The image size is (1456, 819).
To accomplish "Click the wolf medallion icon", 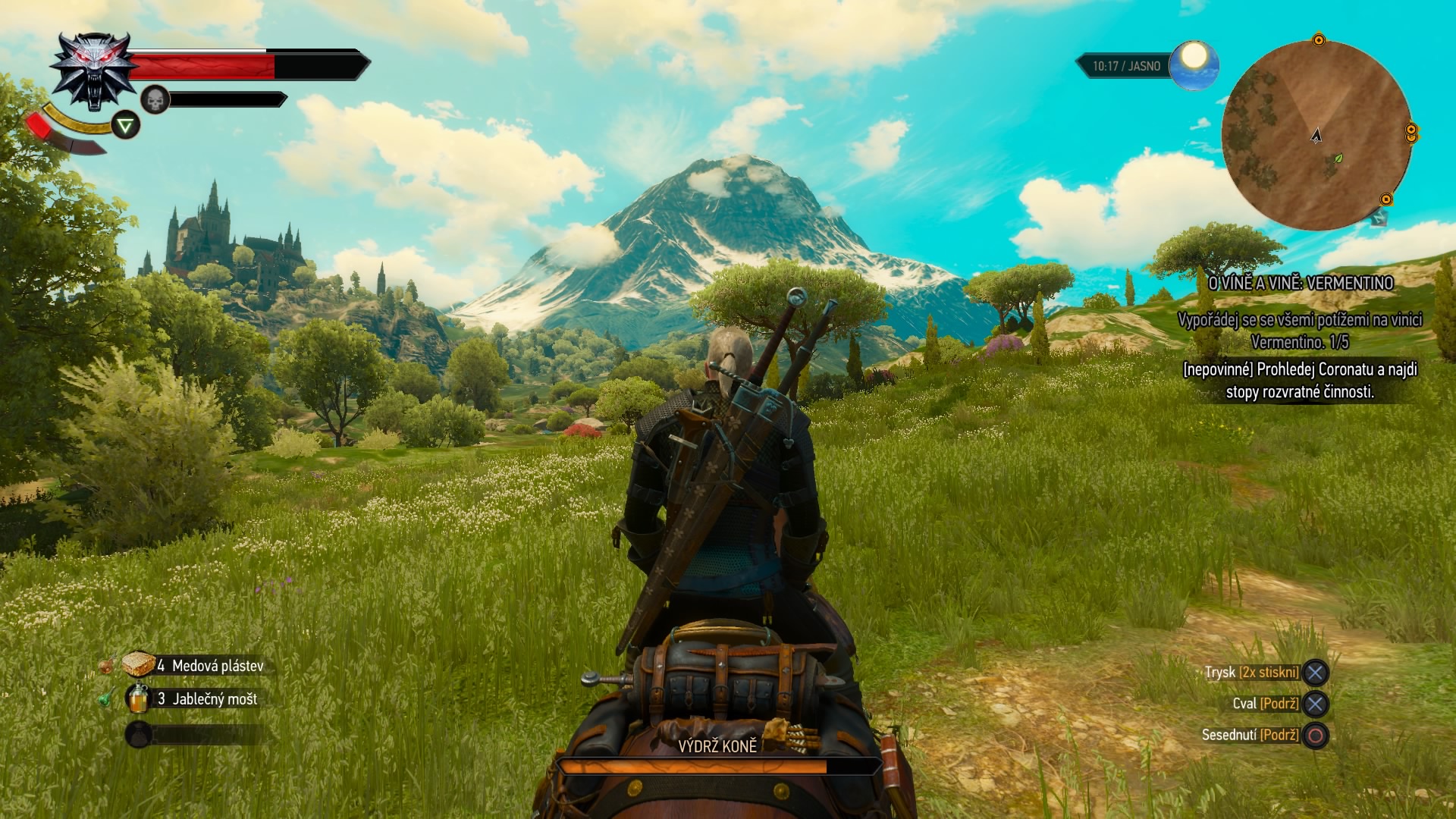I will point(96,71).
